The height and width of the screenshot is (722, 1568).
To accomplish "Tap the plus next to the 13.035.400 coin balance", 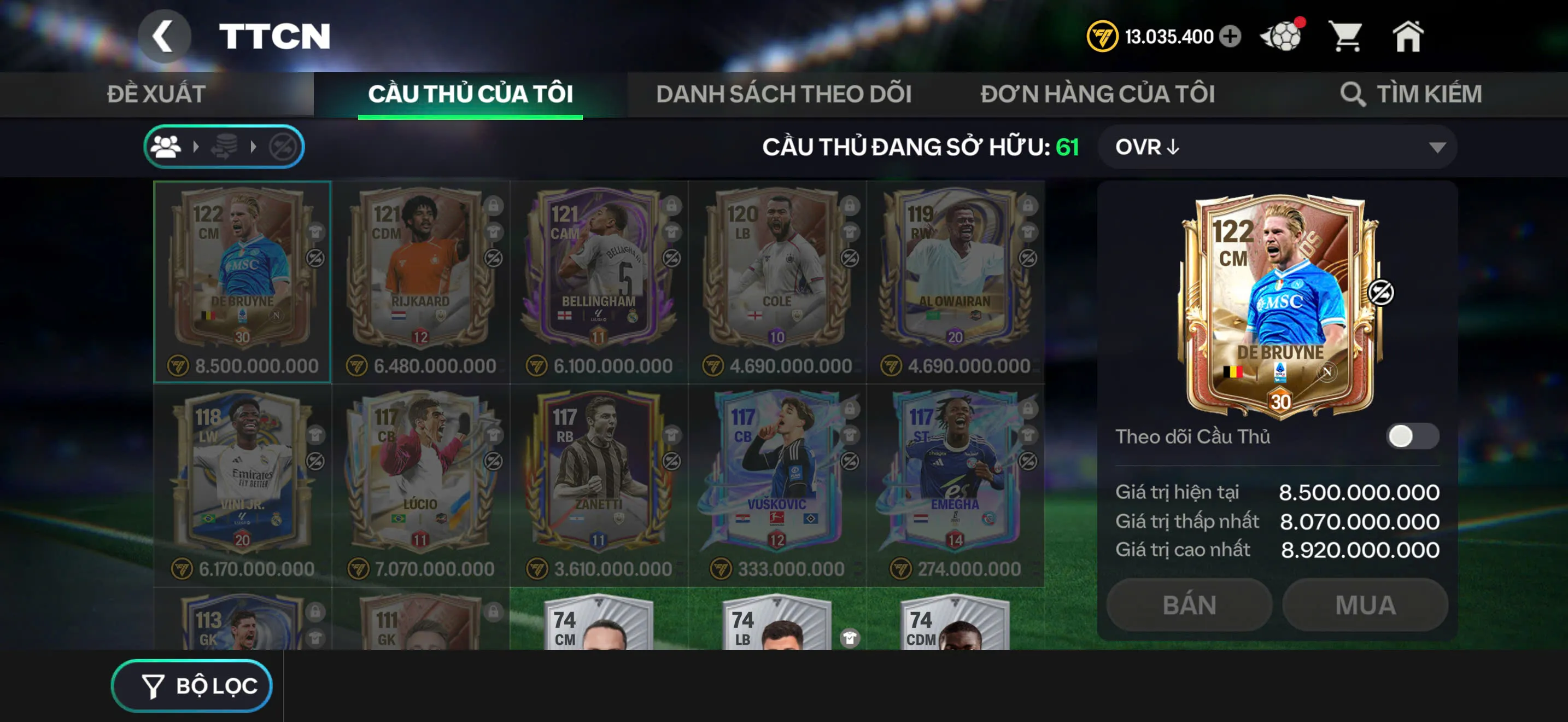I will [1230, 37].
